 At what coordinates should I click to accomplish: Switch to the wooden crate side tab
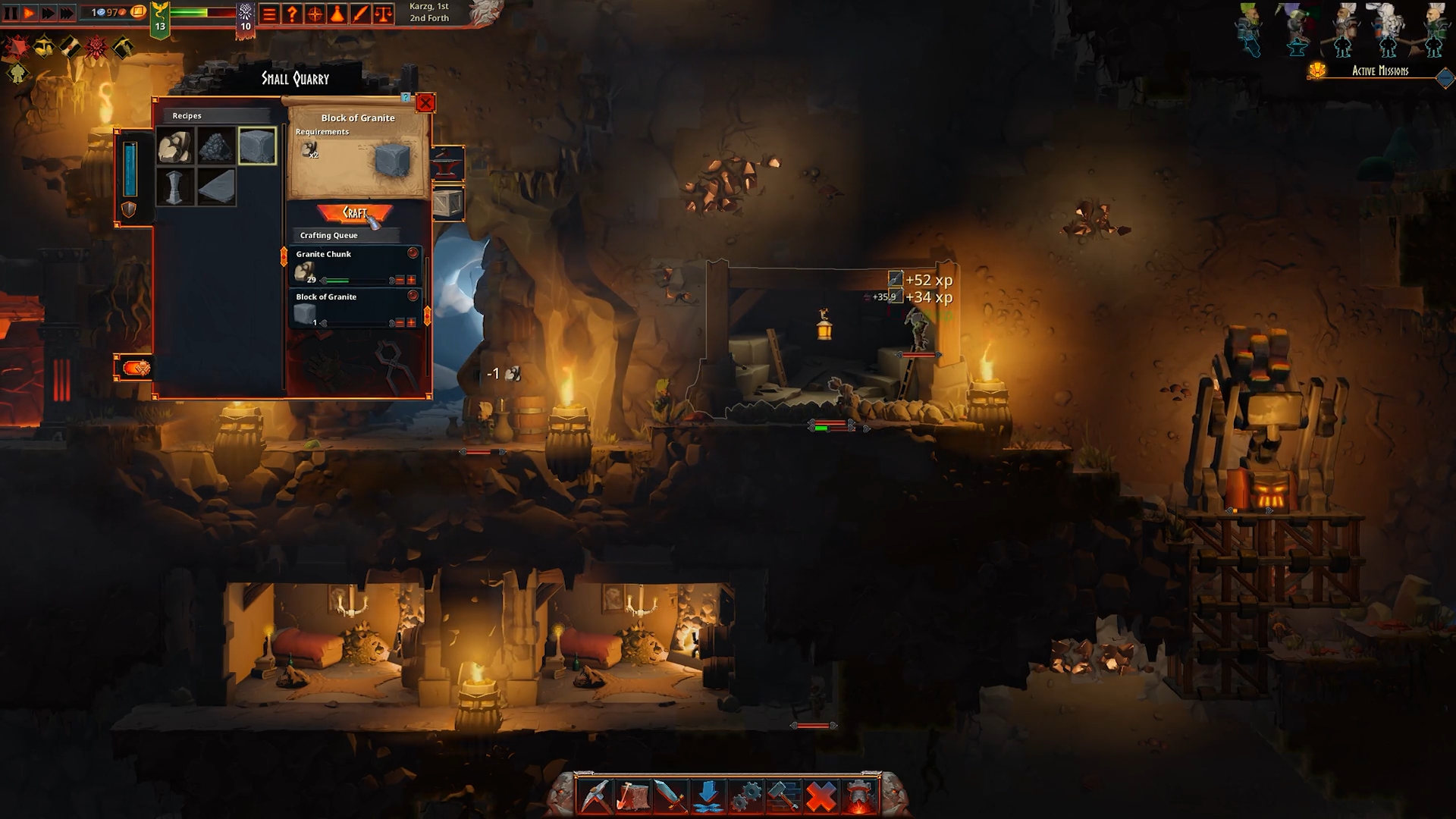[x=447, y=203]
